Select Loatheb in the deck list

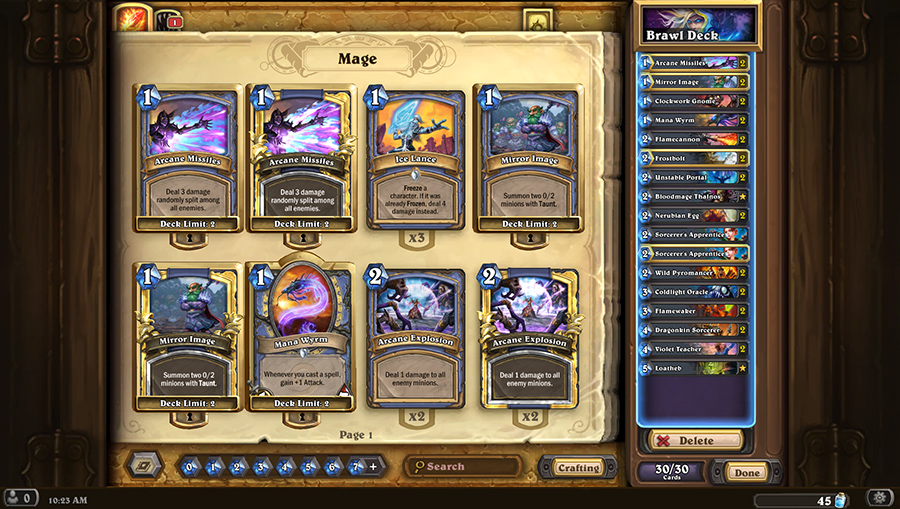coord(692,368)
